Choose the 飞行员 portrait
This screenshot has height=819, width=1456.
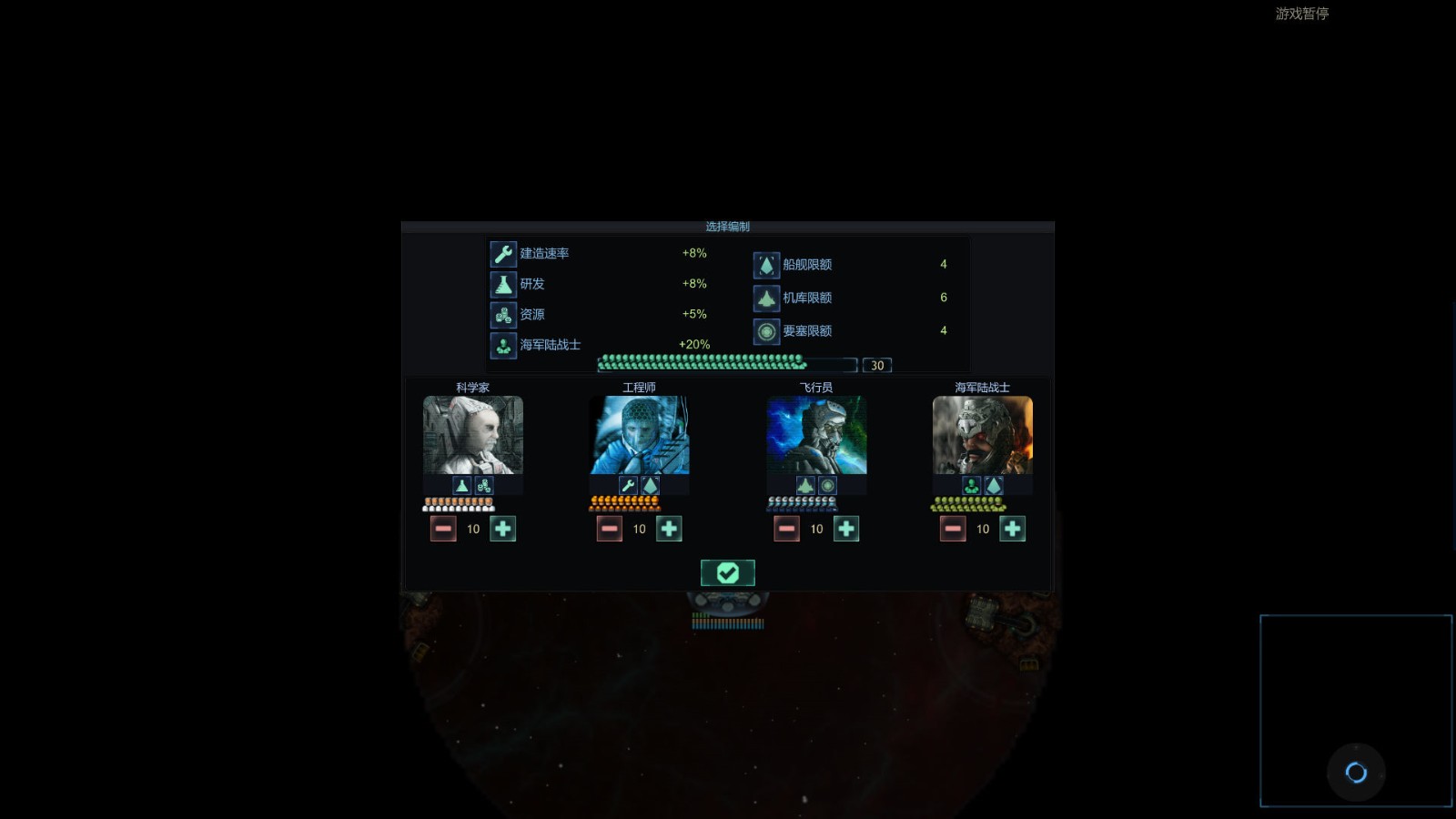(816, 435)
